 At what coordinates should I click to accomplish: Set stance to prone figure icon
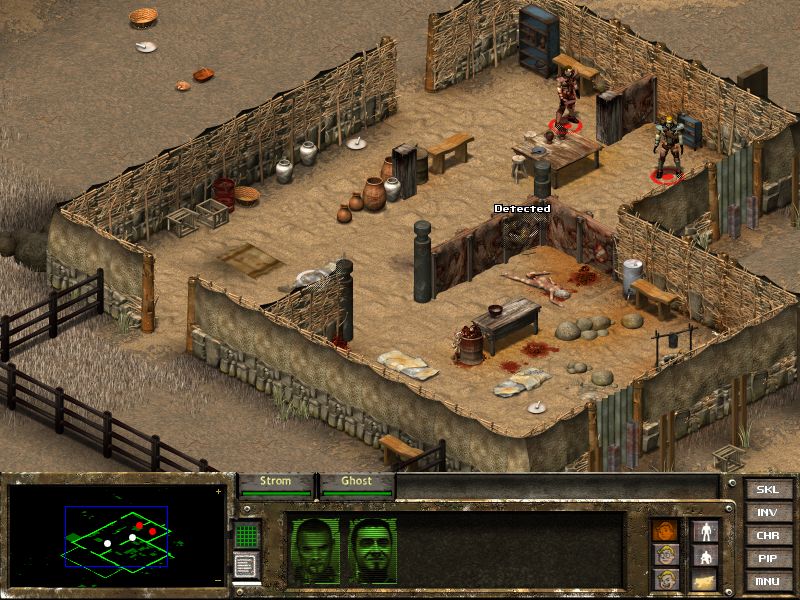705,579
